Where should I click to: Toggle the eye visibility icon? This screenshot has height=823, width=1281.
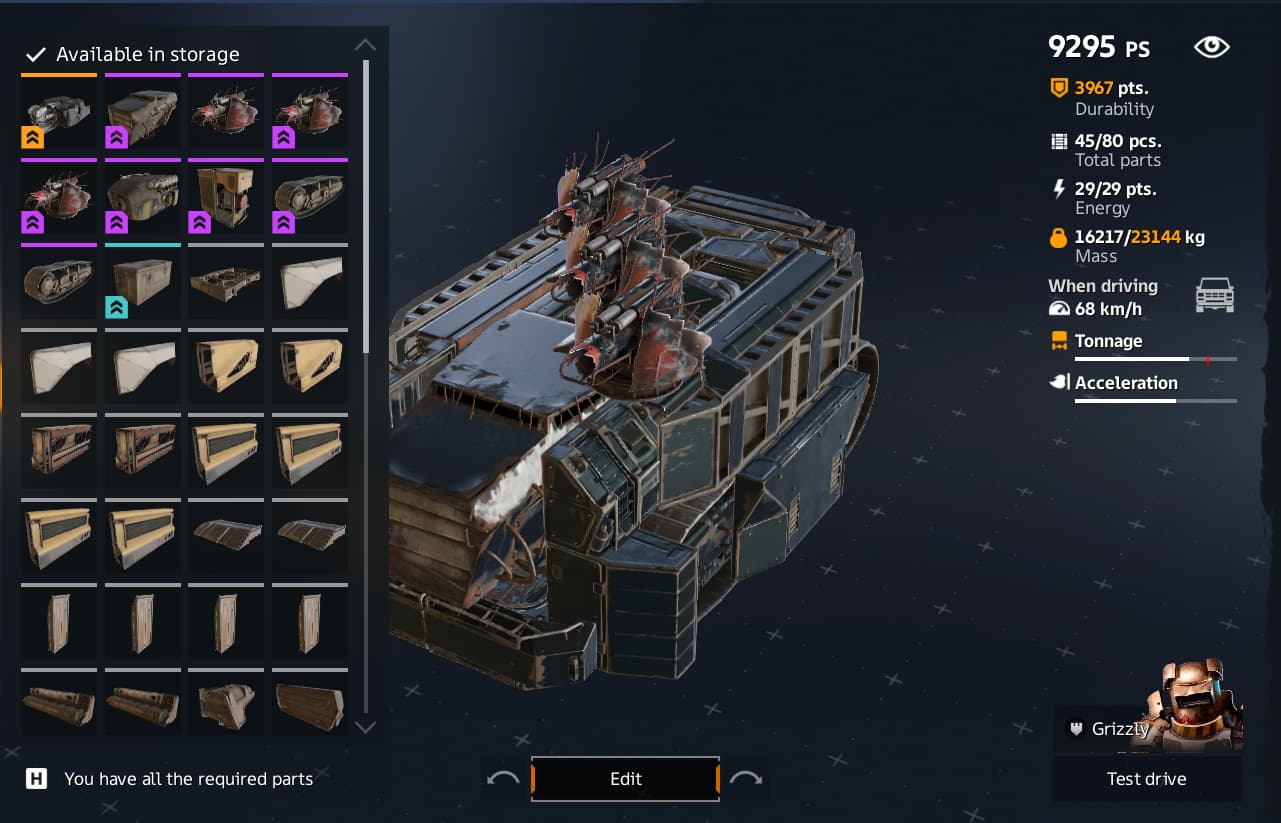click(x=1211, y=47)
